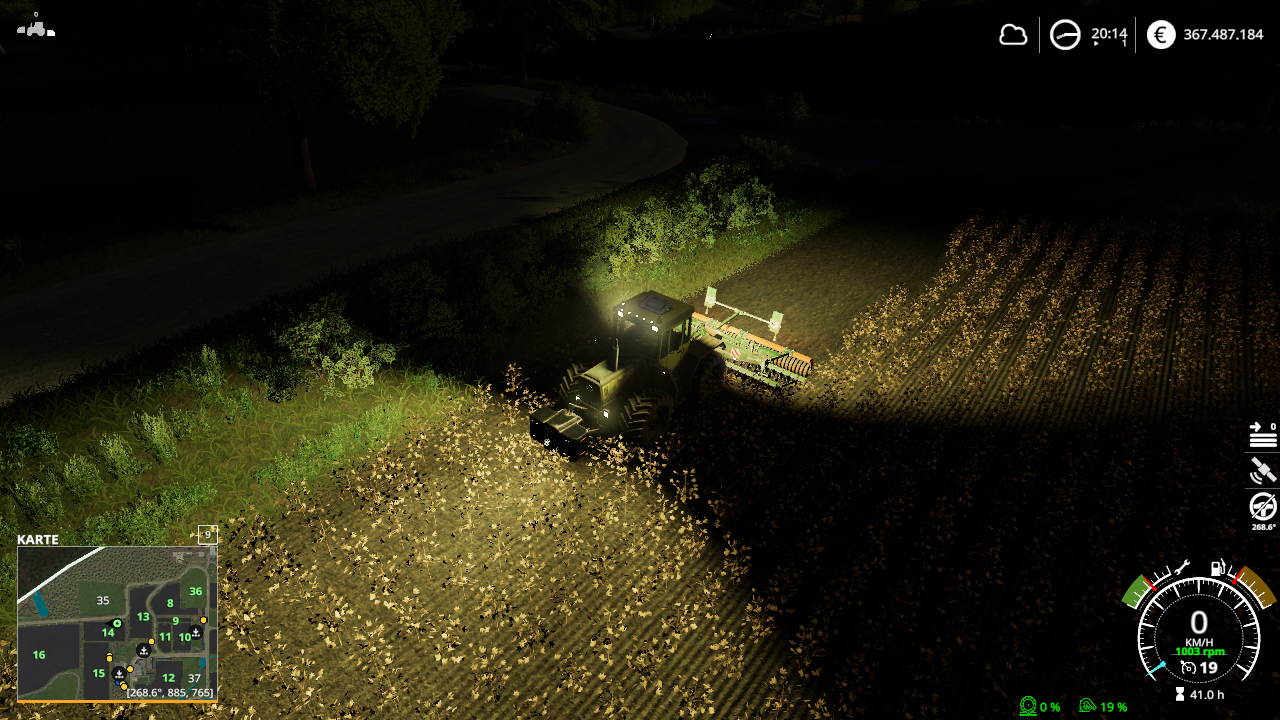The width and height of the screenshot is (1280, 720).
Task: Click the tractor vehicle icon
Action: click(36, 28)
